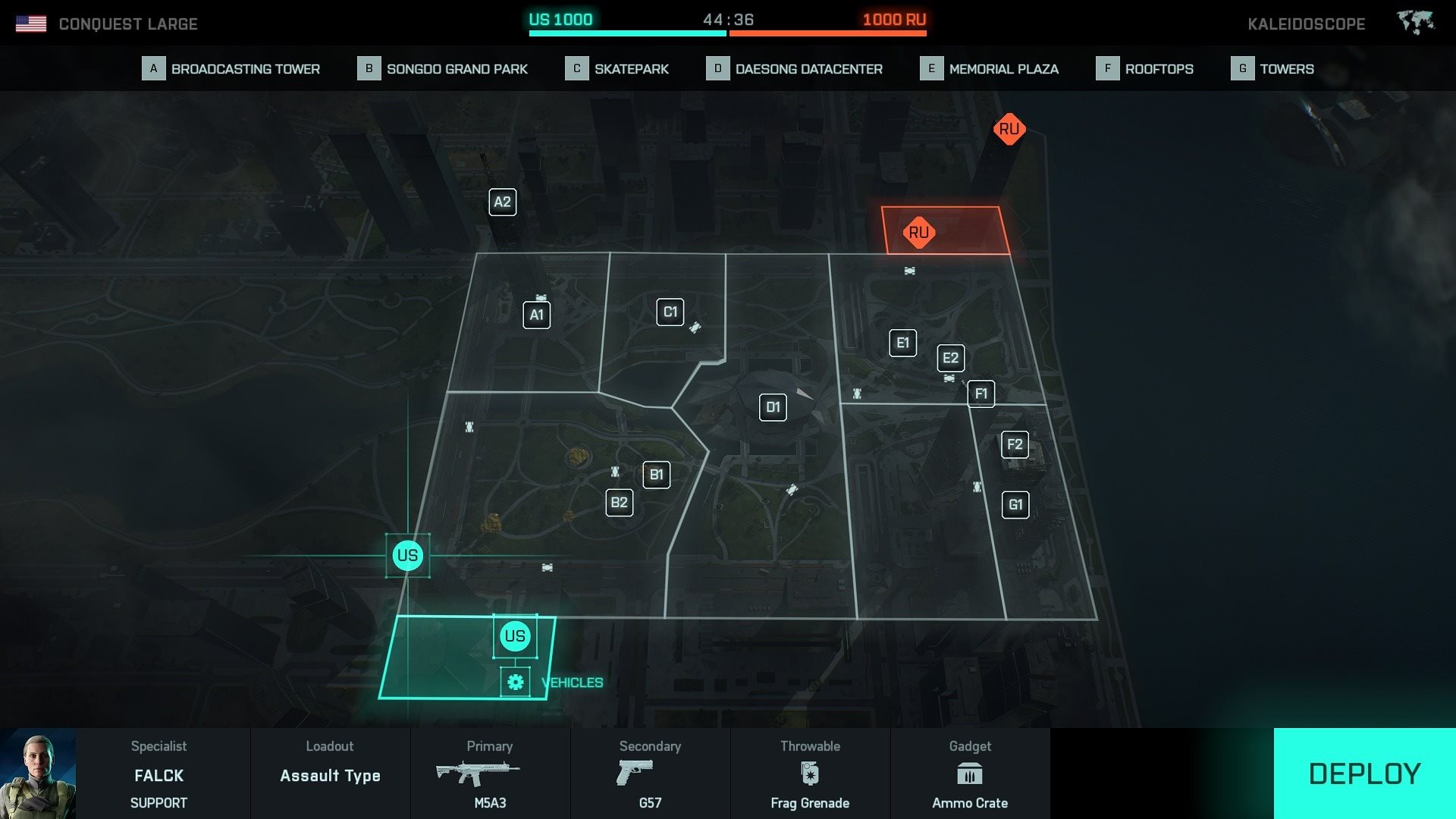Open the Ammo Crate gadget slot
The image size is (1456, 819).
[970, 773]
